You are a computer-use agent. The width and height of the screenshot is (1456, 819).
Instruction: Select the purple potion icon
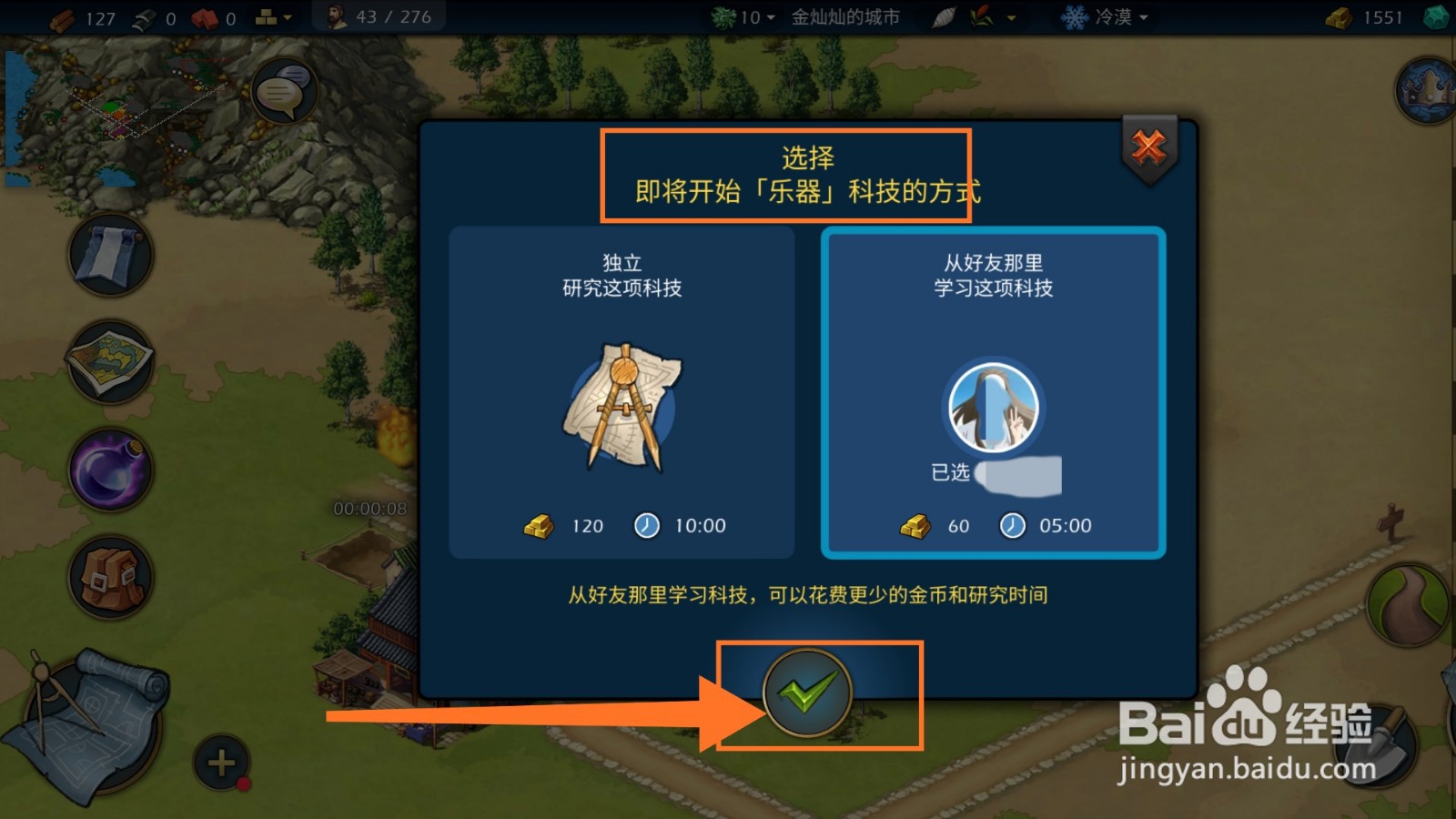click(109, 469)
